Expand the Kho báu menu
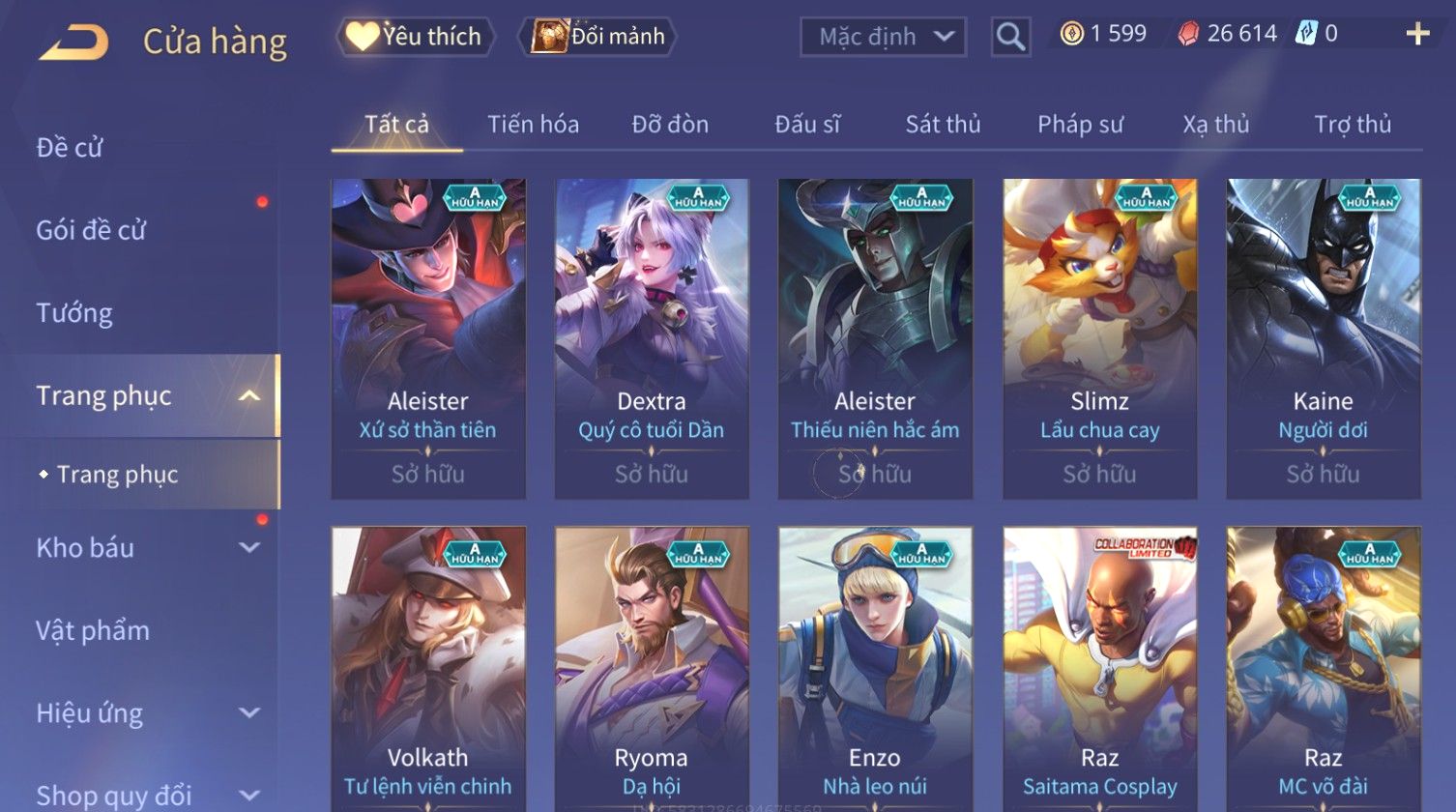 tap(145, 548)
